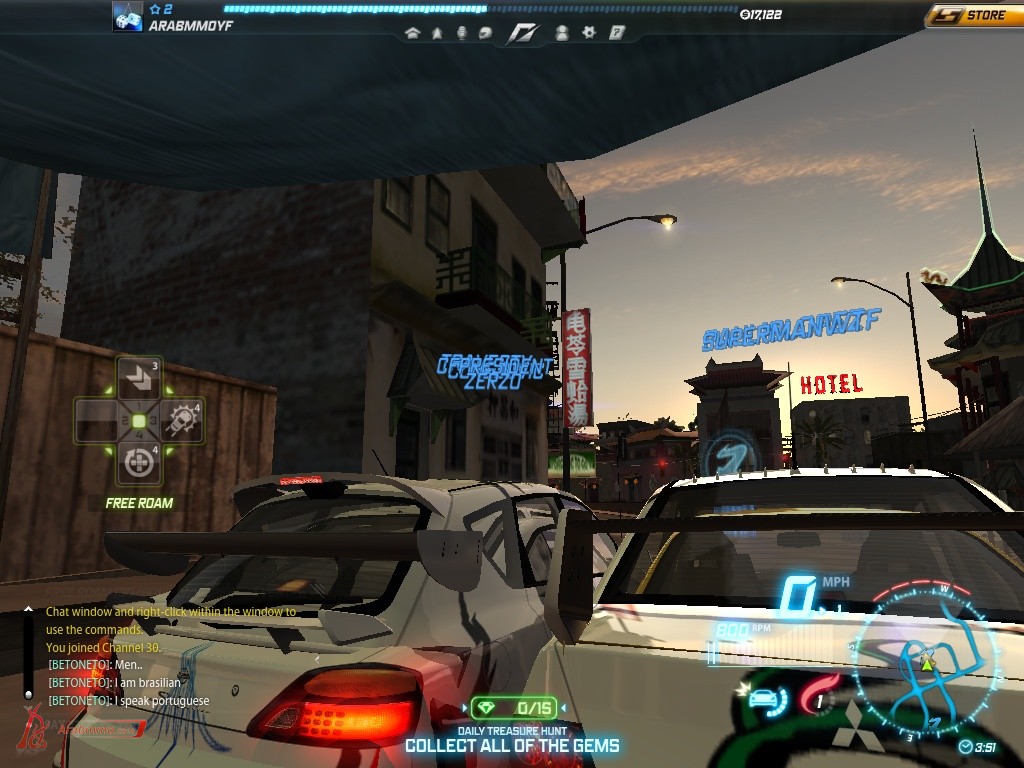
Task: Click the Need for Speed logo button
Action: click(x=522, y=33)
